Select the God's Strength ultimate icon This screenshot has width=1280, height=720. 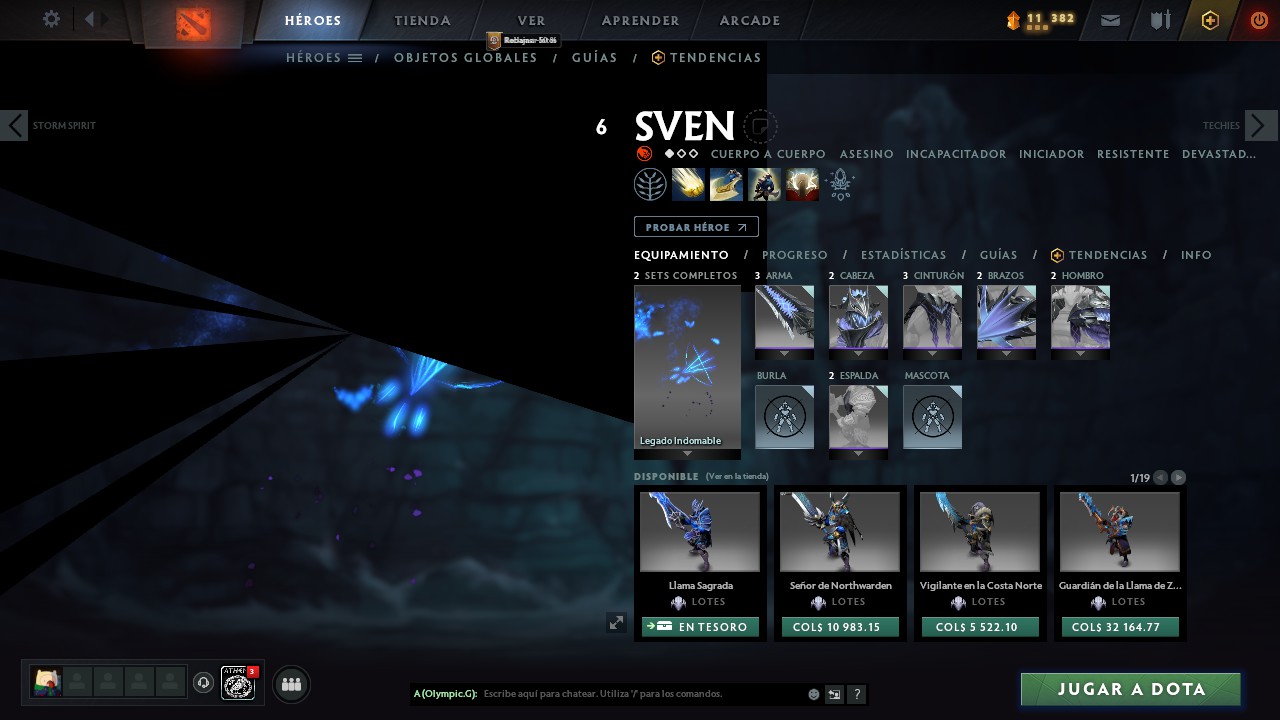coord(802,184)
